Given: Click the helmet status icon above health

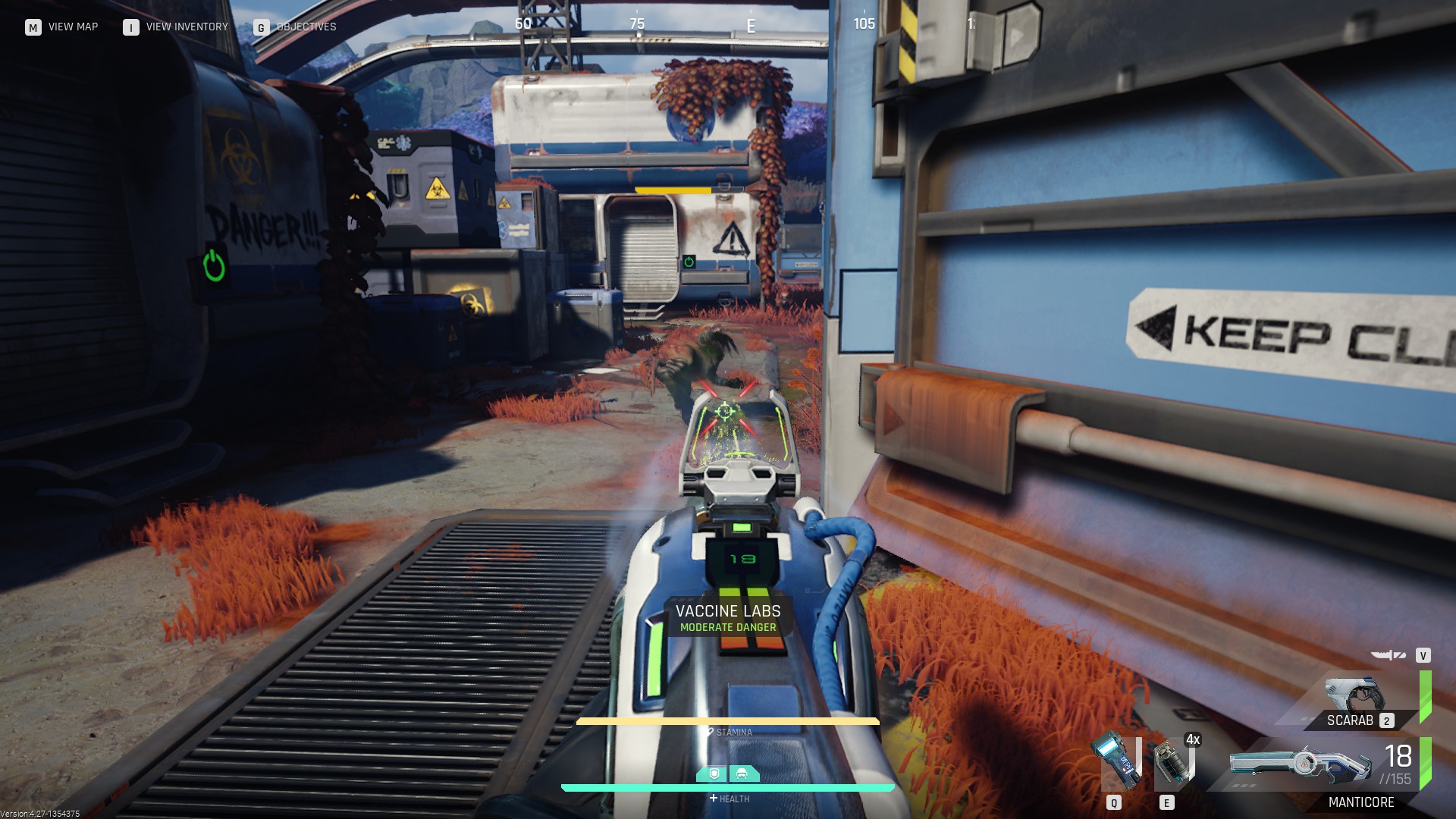Looking at the screenshot, I should pos(742,773).
